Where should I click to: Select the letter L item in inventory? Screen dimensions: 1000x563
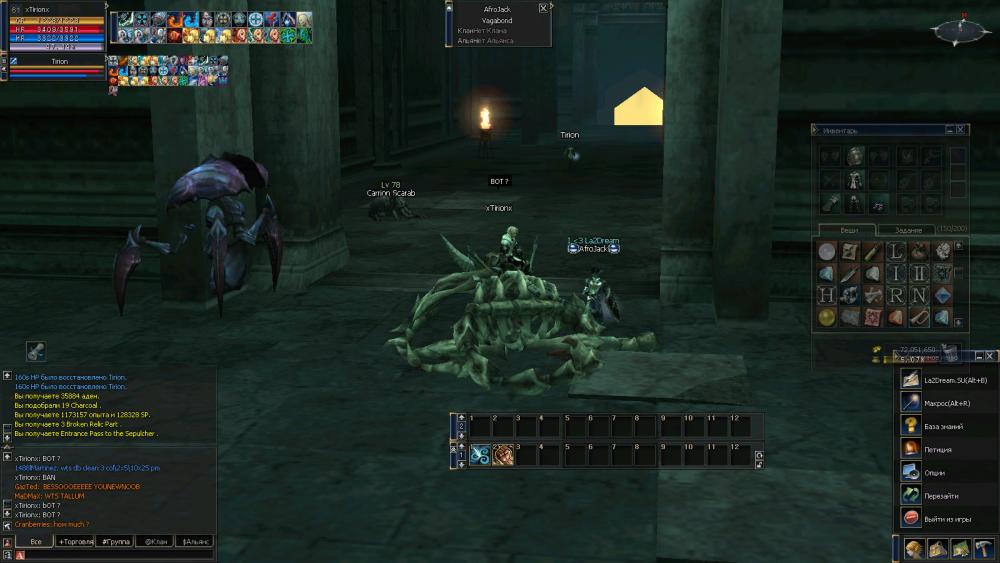[x=896, y=251]
